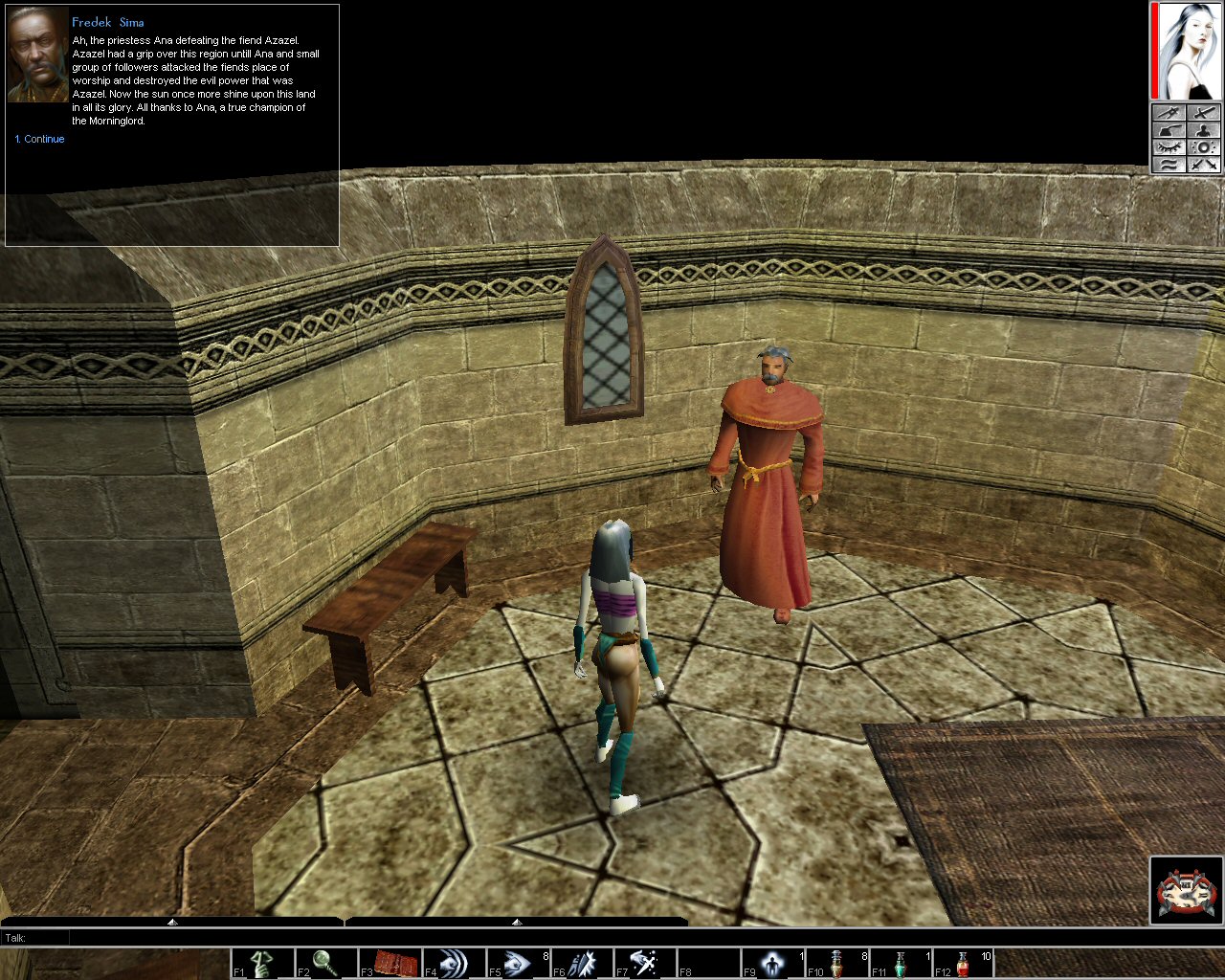The width and height of the screenshot is (1225, 980).
Task: Select the player character portrait
Action: (x=1191, y=50)
